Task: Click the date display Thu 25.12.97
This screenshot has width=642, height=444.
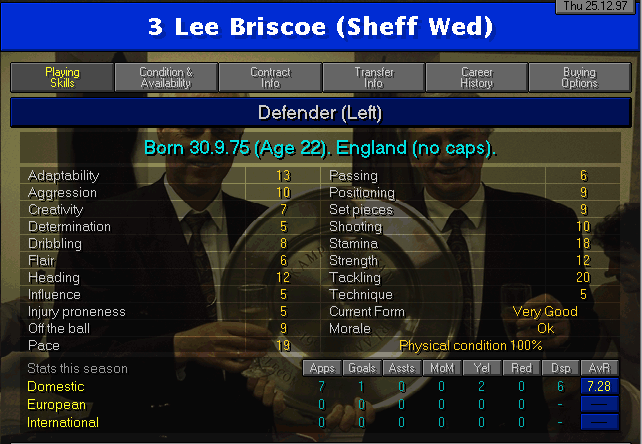Action: (598, 6)
